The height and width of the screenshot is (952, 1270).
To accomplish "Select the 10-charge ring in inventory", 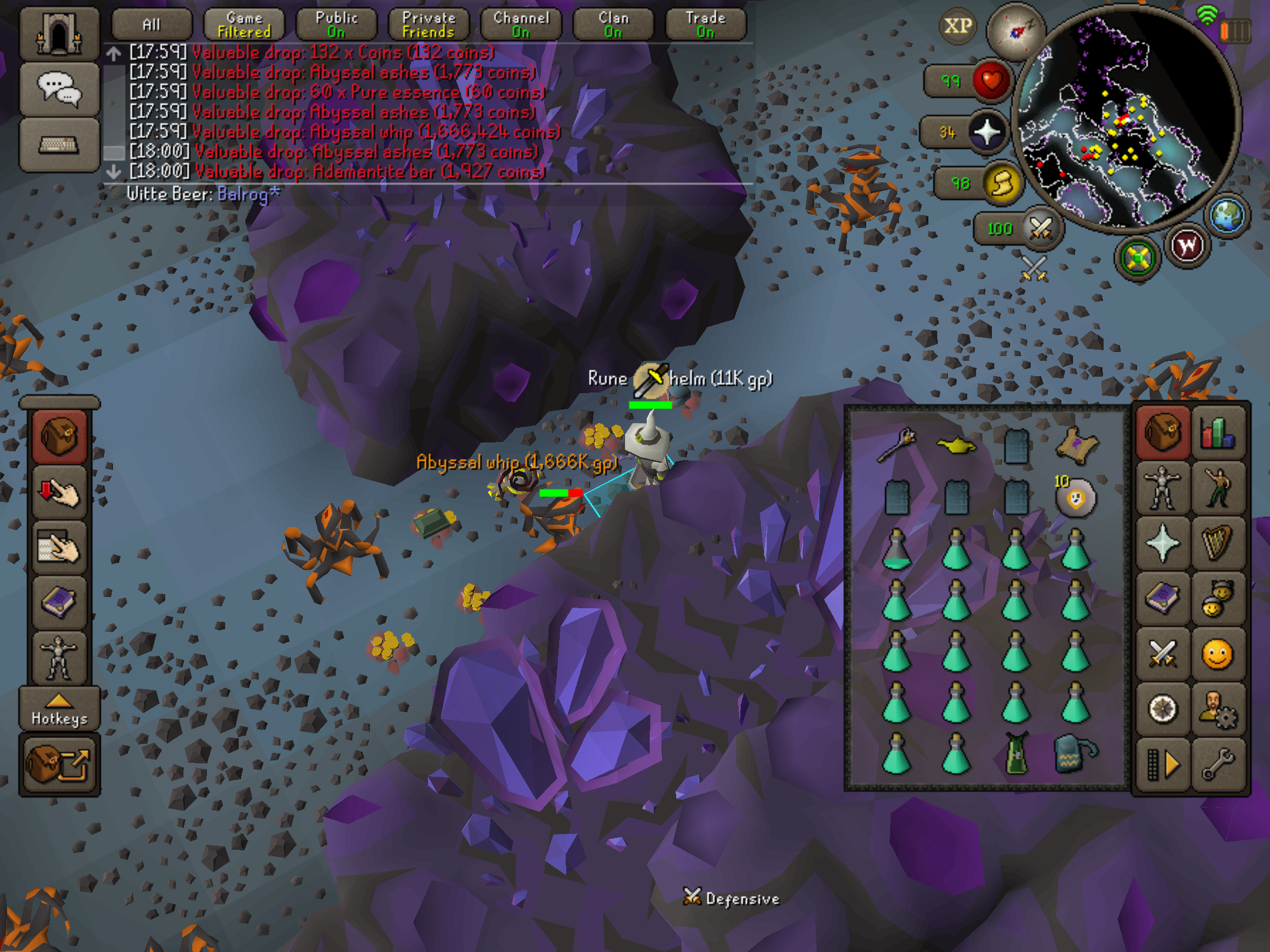I will click(1075, 498).
